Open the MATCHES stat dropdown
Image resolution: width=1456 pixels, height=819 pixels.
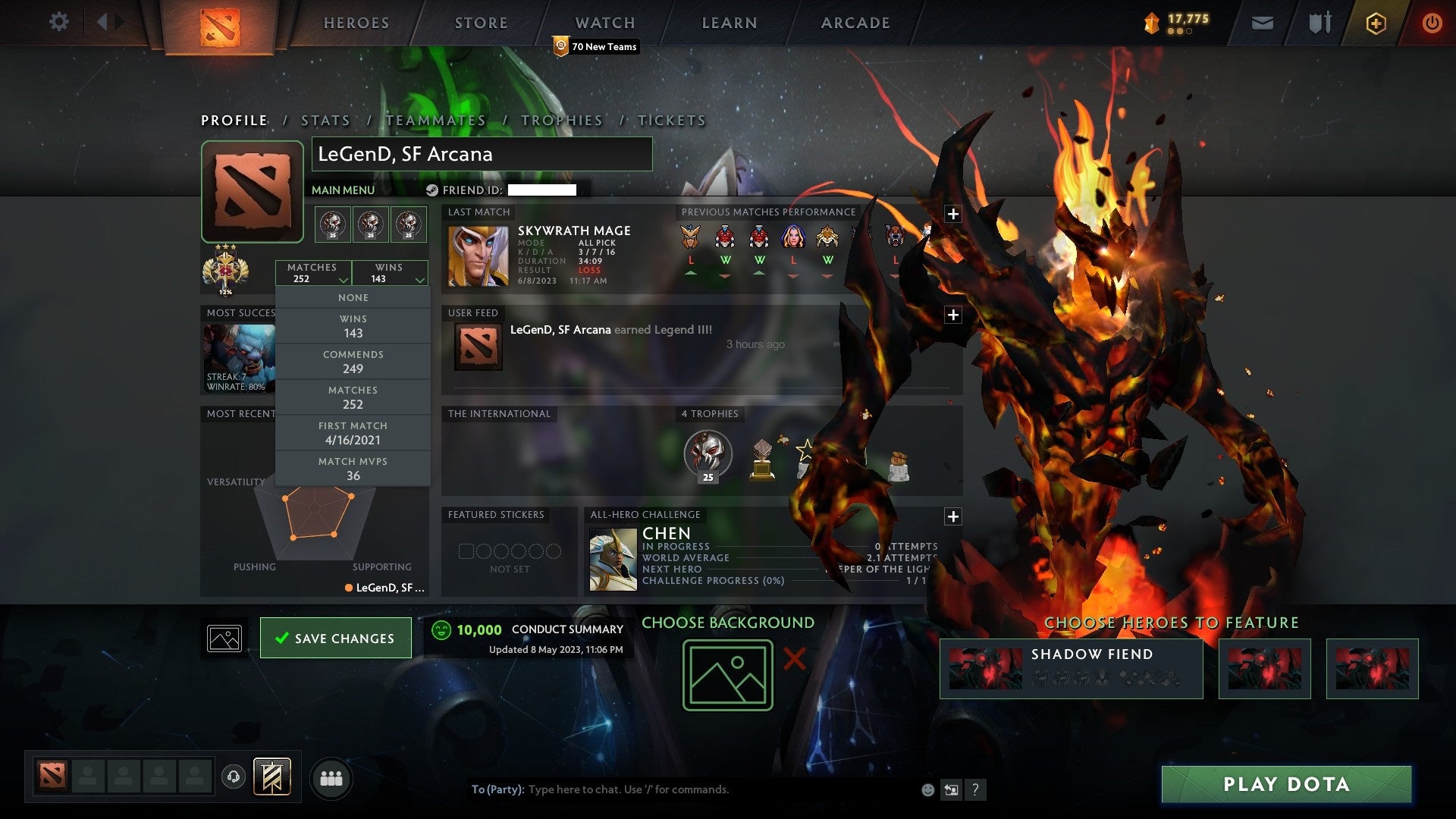point(314,273)
